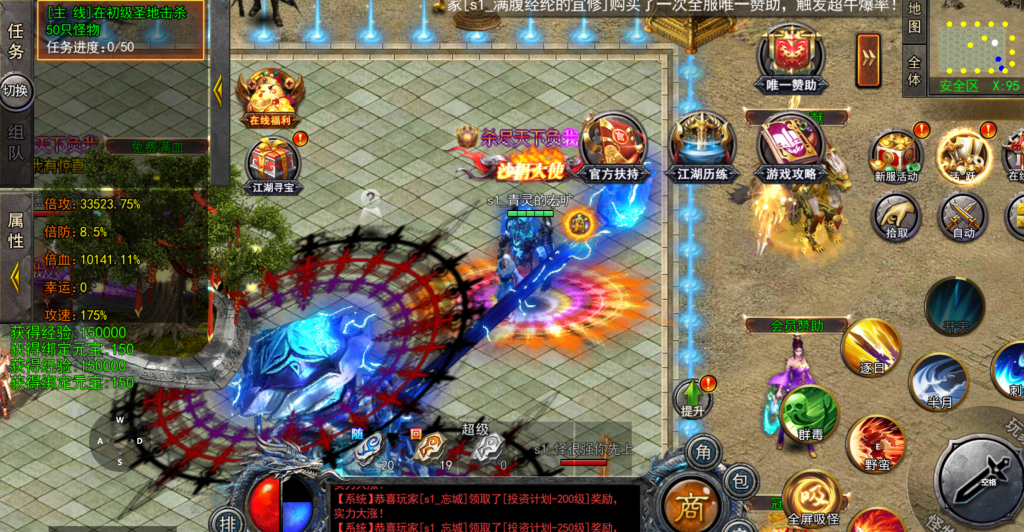Click the 切换 switch button
1024x532 pixels.
(16, 91)
